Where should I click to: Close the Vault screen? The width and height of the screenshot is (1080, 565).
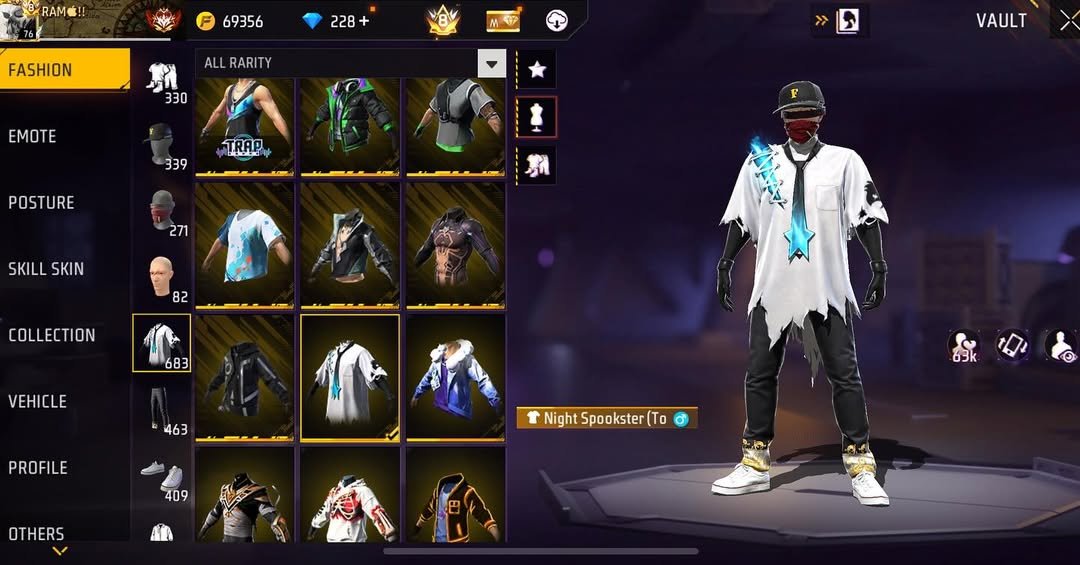[x=1069, y=21]
